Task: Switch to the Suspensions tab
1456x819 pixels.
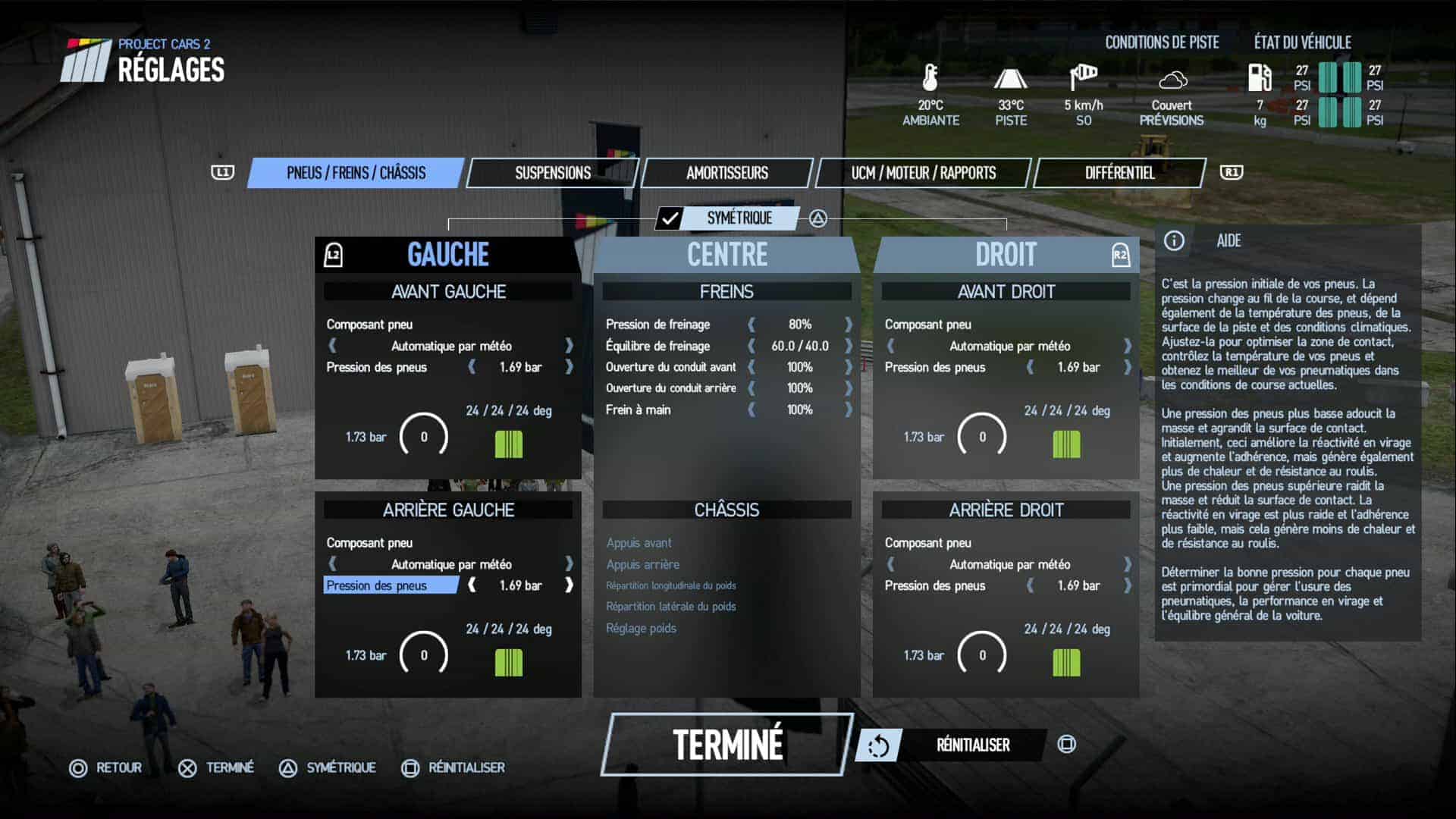Action: pos(553,173)
